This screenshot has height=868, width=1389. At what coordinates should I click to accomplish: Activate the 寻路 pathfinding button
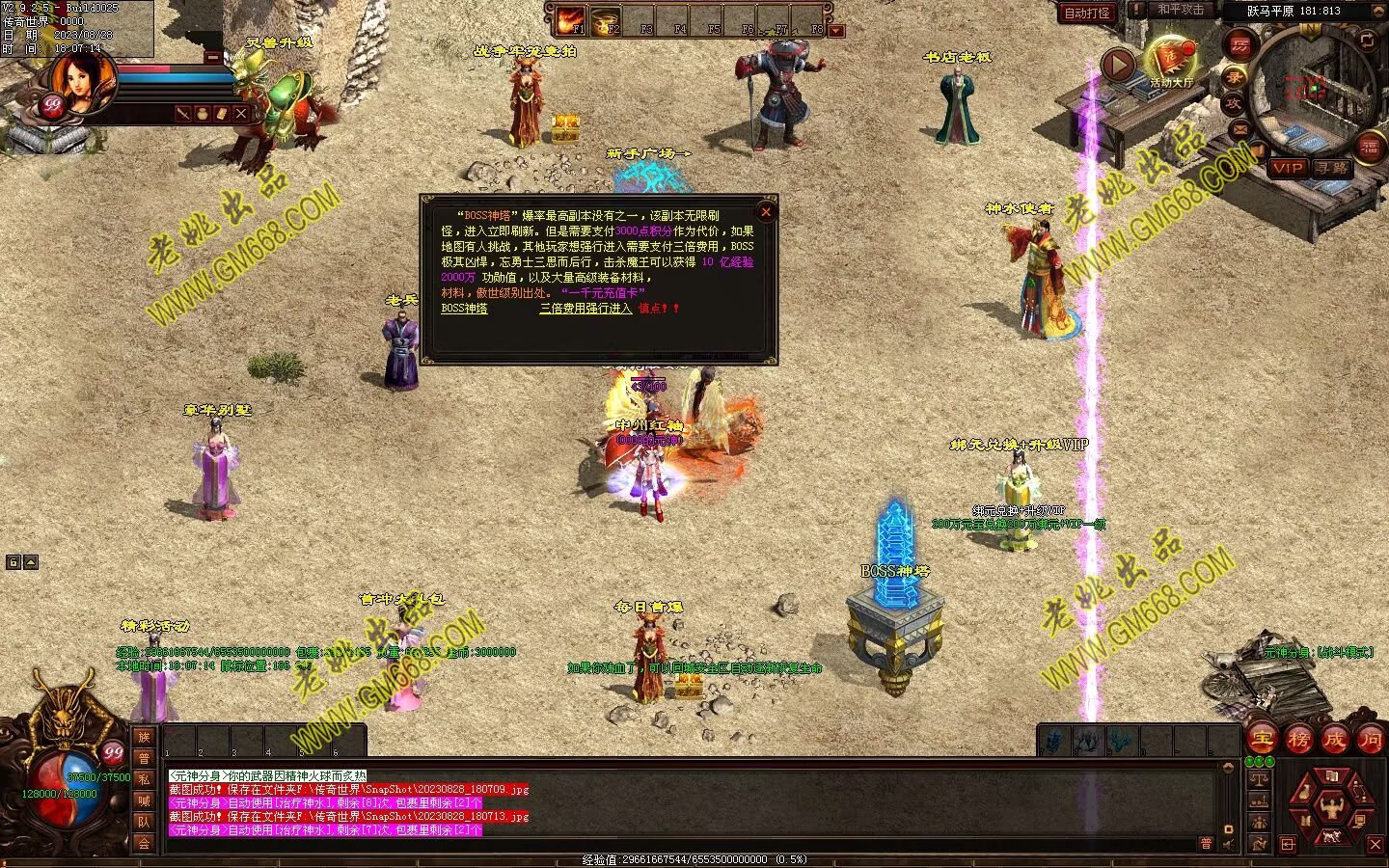click(x=1332, y=168)
